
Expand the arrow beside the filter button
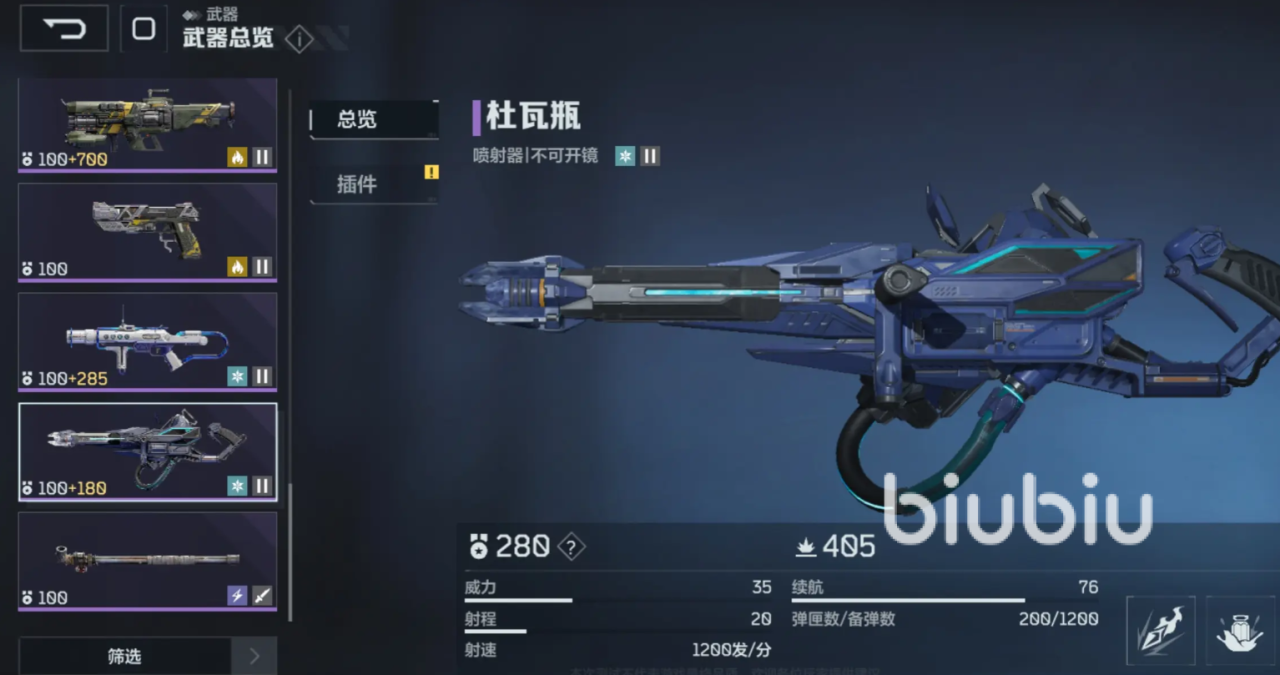point(254,656)
